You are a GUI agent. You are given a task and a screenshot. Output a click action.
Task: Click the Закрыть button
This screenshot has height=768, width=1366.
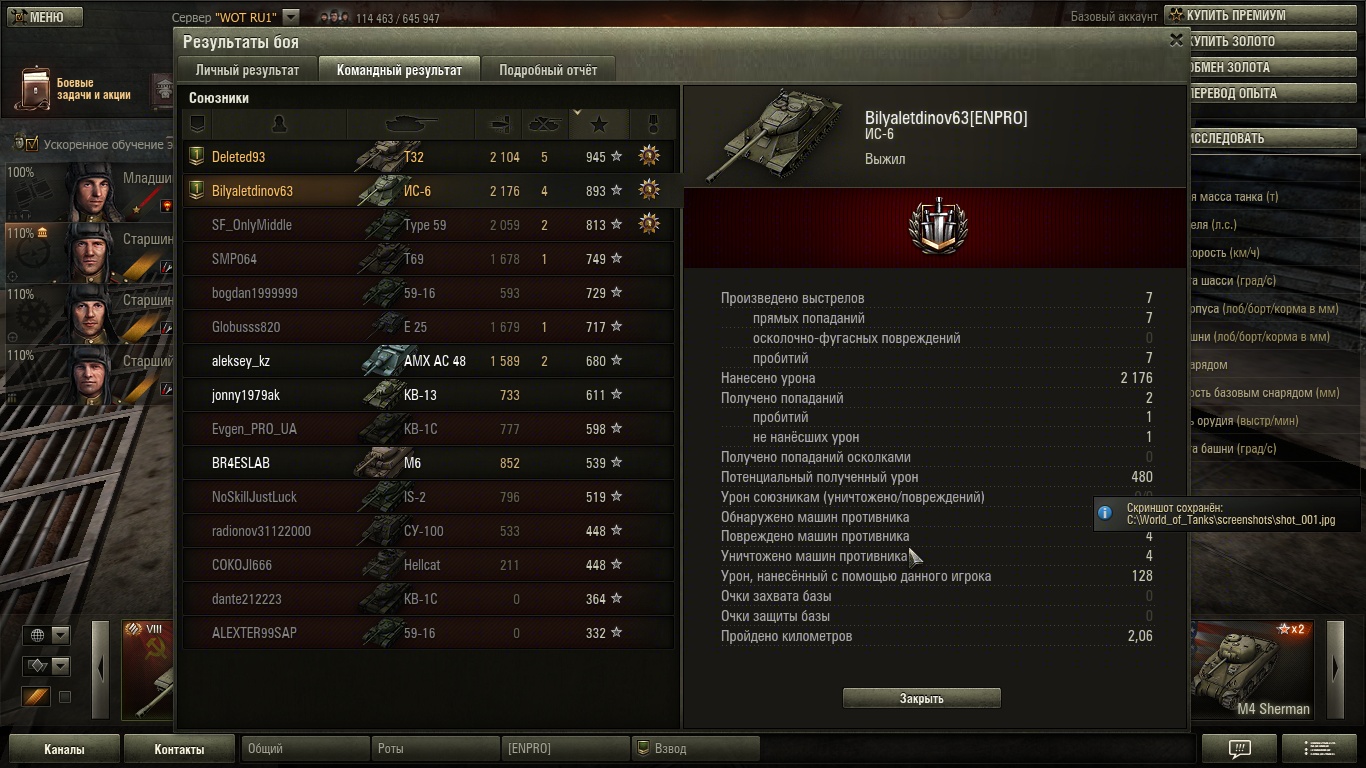coord(921,698)
